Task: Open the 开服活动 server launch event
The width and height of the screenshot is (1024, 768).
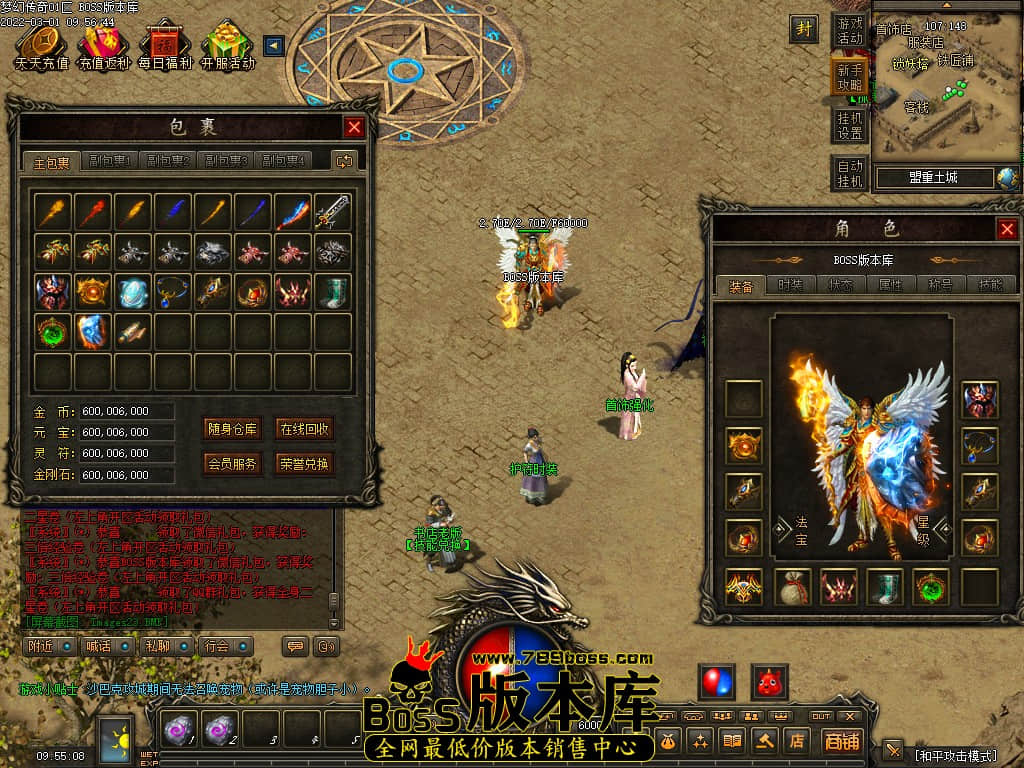Action: (x=227, y=47)
